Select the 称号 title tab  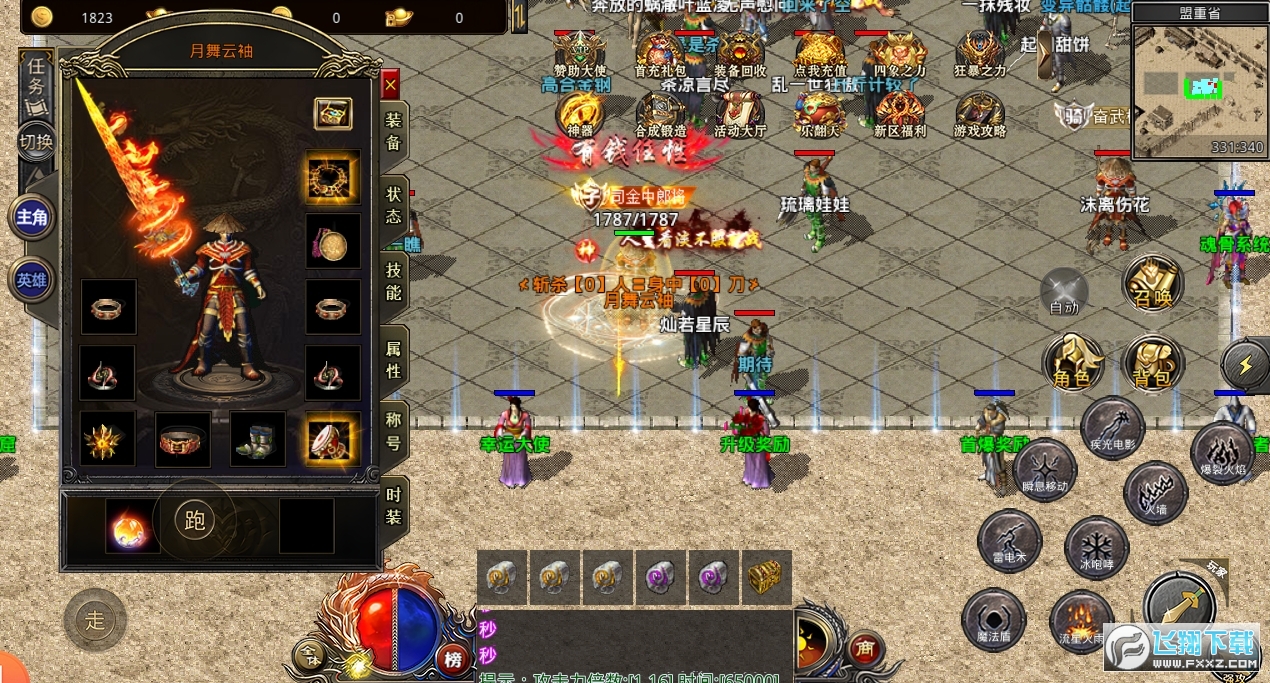click(393, 432)
